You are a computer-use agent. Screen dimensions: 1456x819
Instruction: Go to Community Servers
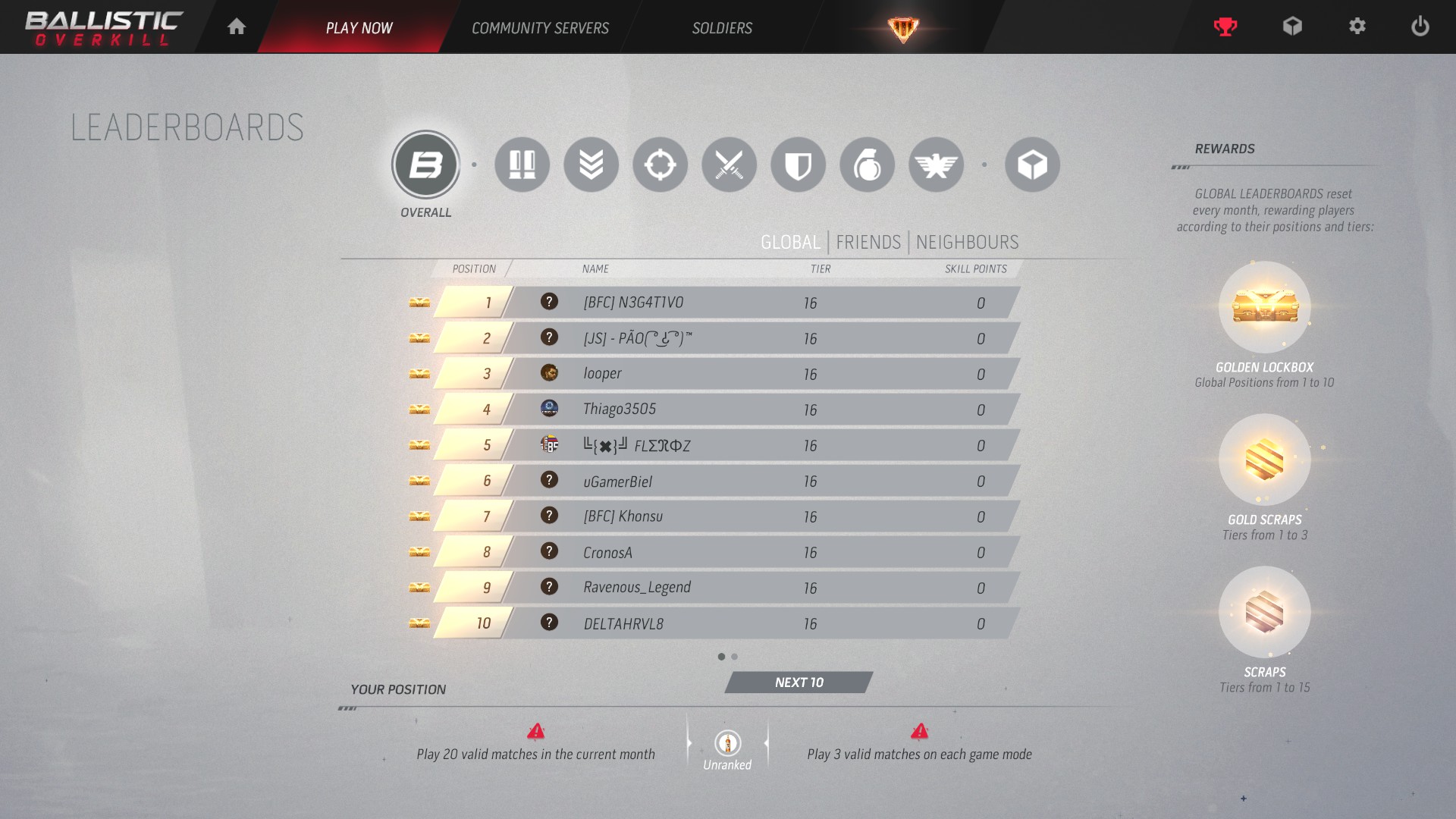[x=540, y=28]
